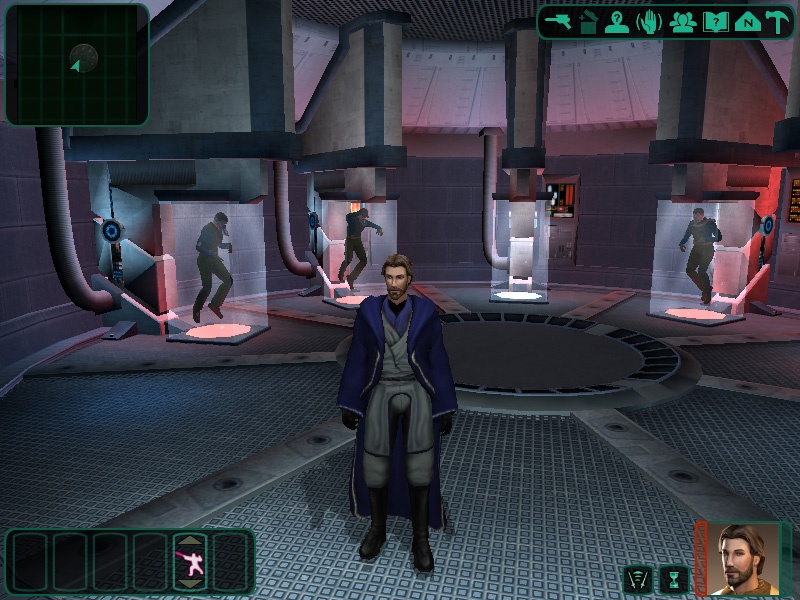Show the Character sheet silhouette icon
Screen dimensions: 800x600
click(618, 22)
